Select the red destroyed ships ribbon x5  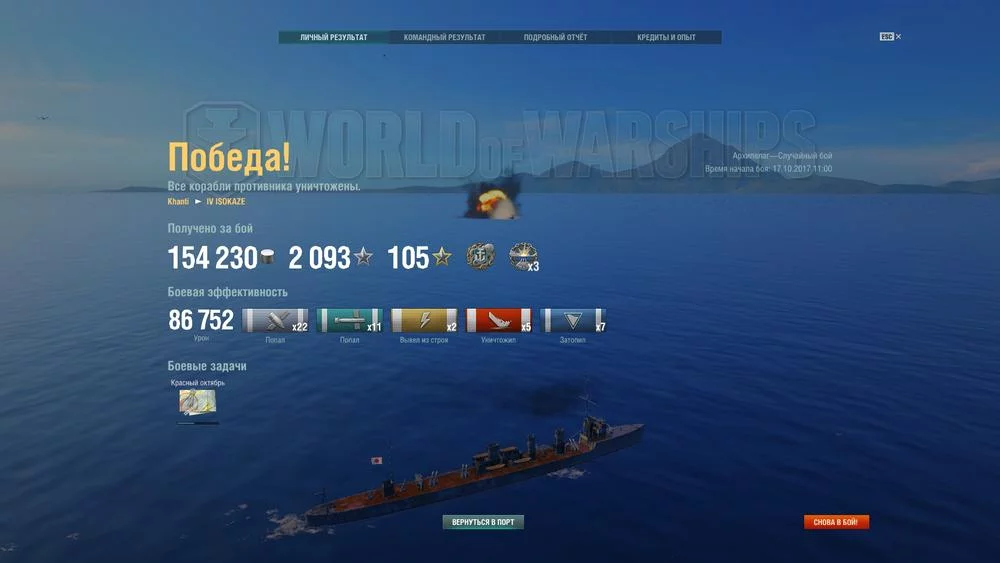tap(499, 321)
